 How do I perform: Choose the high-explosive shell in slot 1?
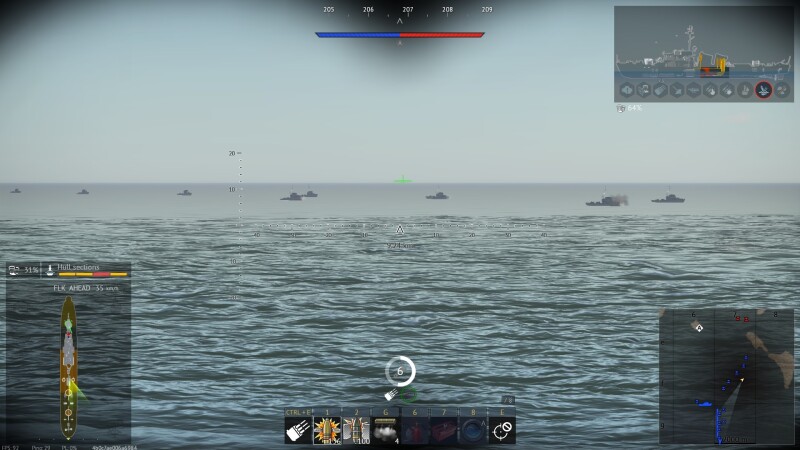327,431
